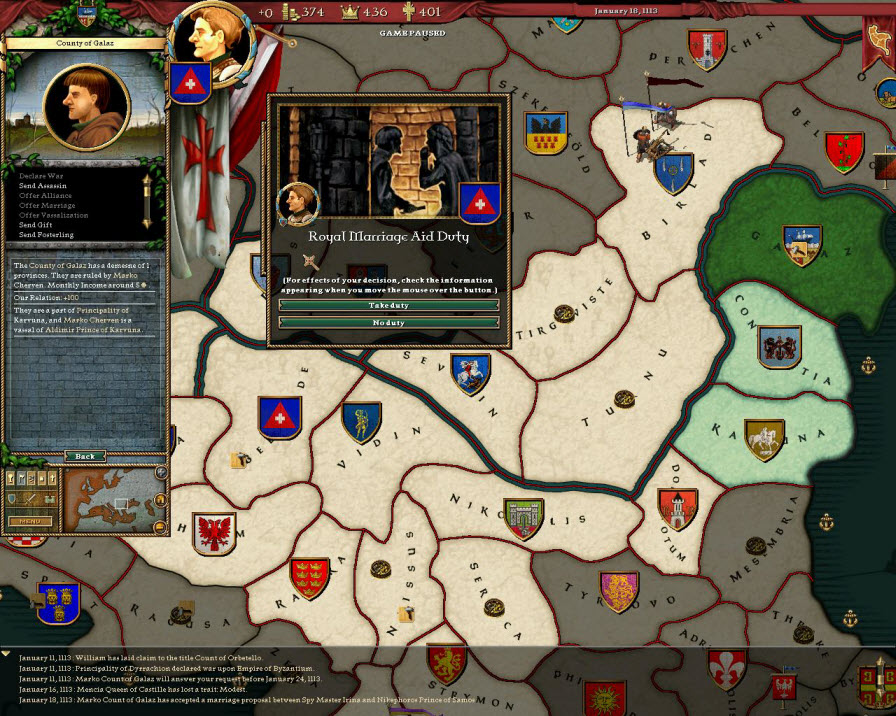The image size is (896, 716).
Task: Click the Back button on county panel
Action: click(85, 456)
